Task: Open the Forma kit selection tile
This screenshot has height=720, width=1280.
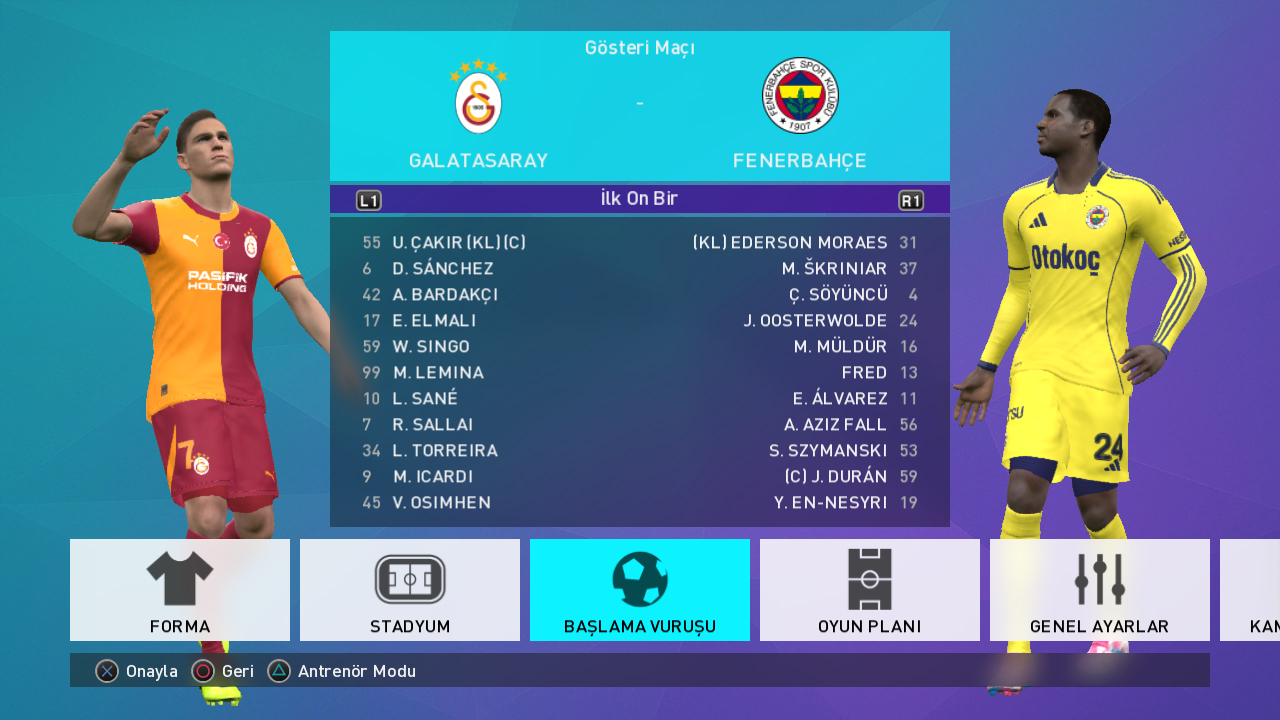Action: coord(180,589)
